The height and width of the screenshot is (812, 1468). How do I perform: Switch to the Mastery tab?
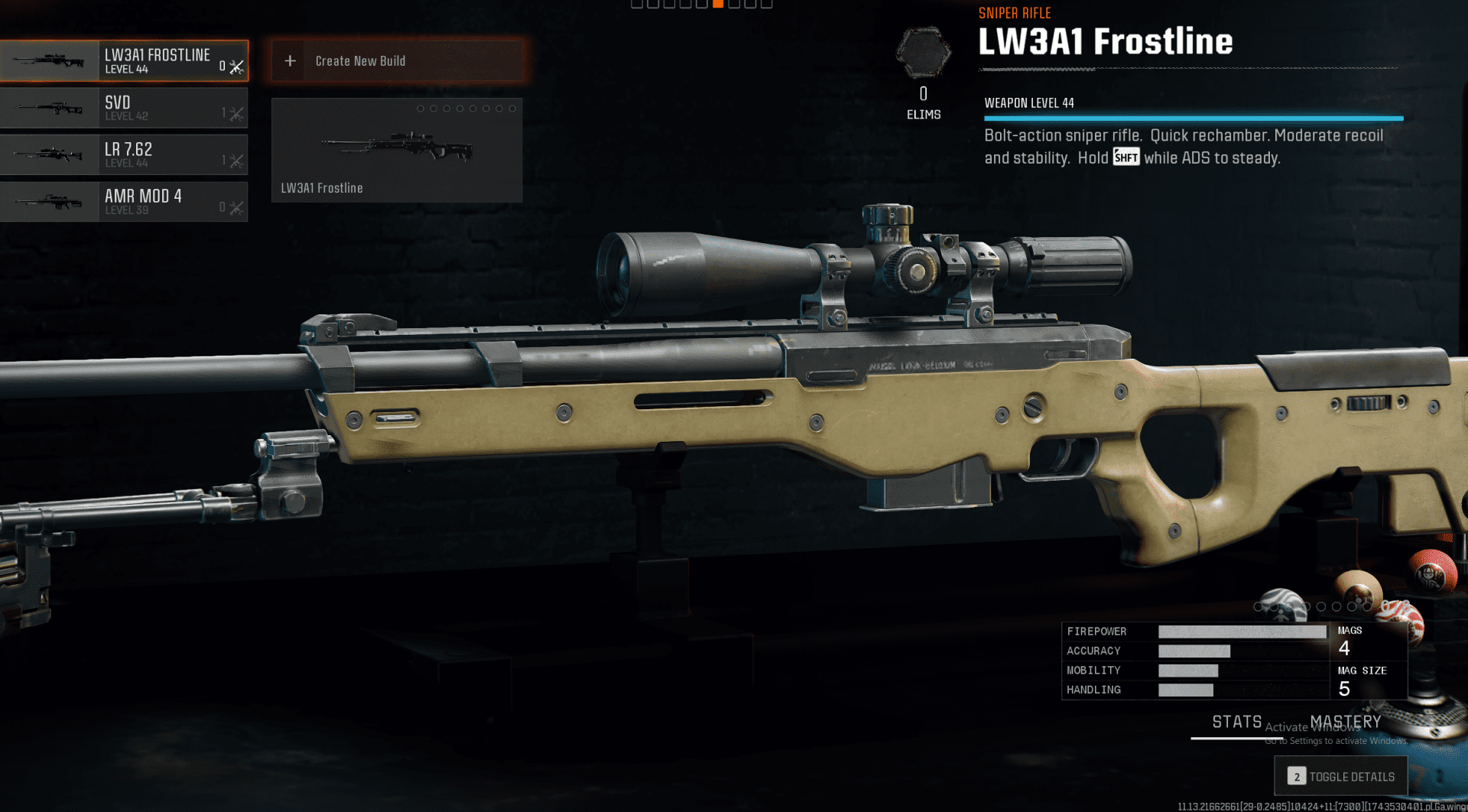[x=1345, y=723]
